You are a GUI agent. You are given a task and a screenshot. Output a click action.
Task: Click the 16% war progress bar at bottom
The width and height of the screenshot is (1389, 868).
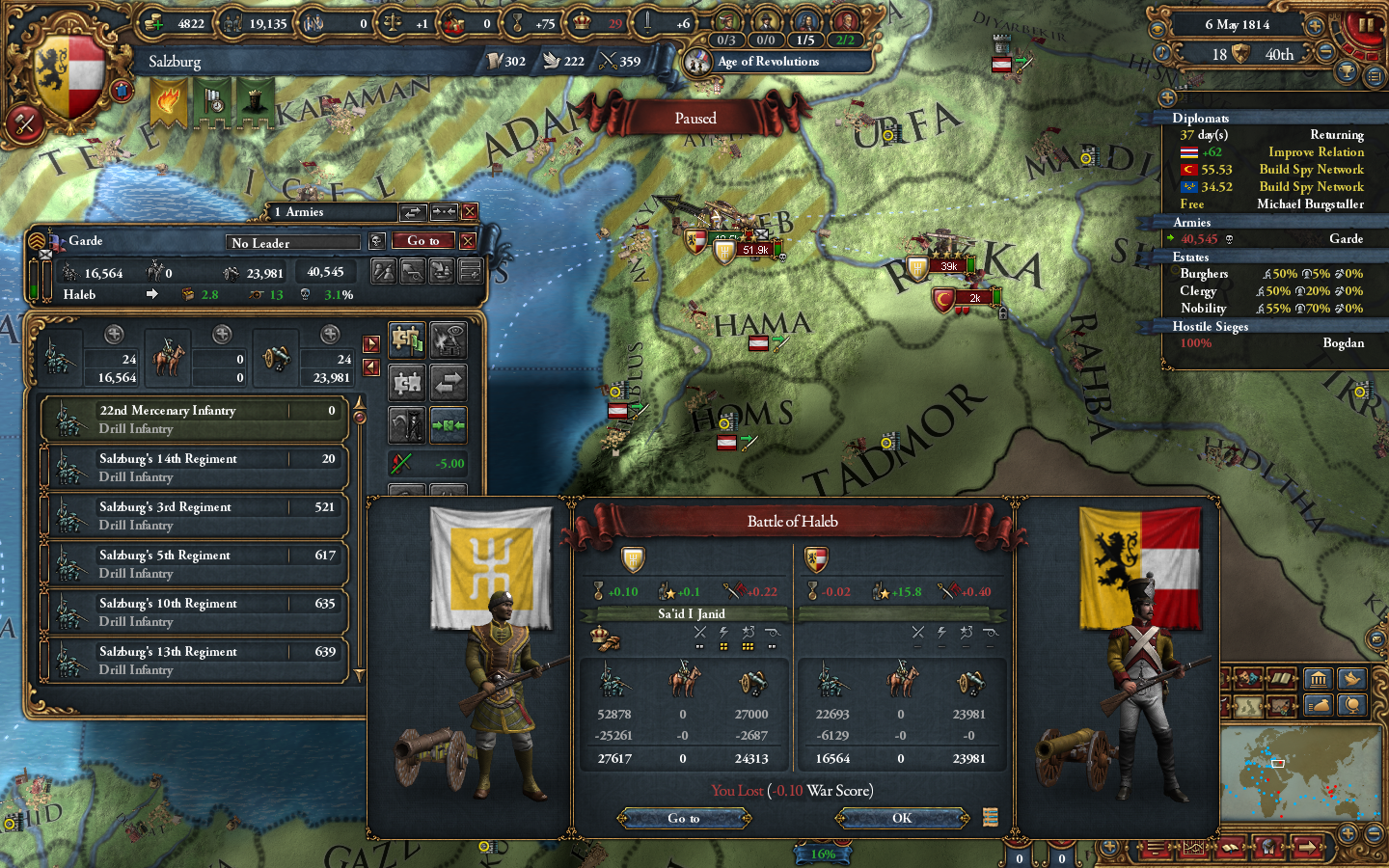click(822, 854)
